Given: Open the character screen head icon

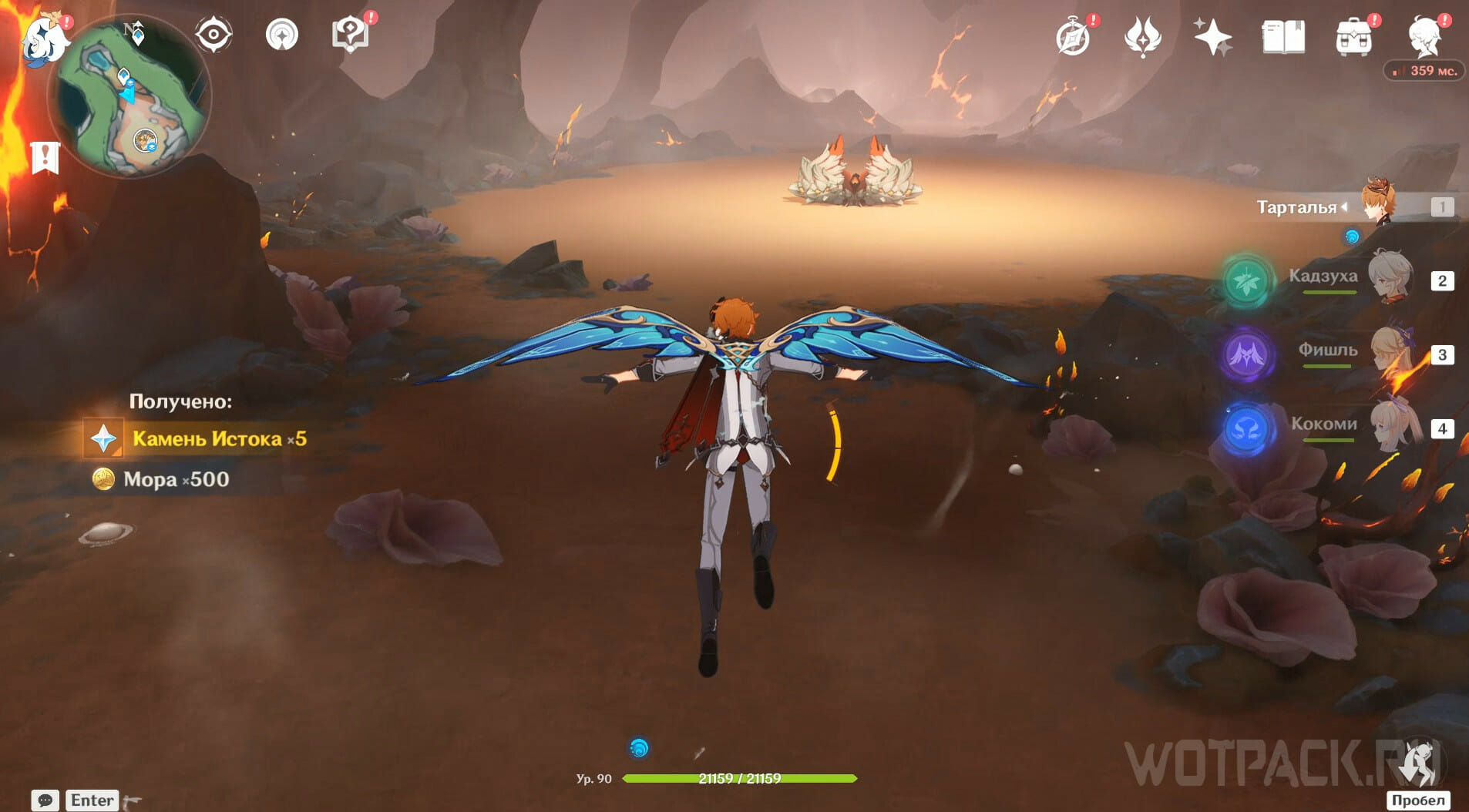Looking at the screenshot, I should coord(1425,35).
